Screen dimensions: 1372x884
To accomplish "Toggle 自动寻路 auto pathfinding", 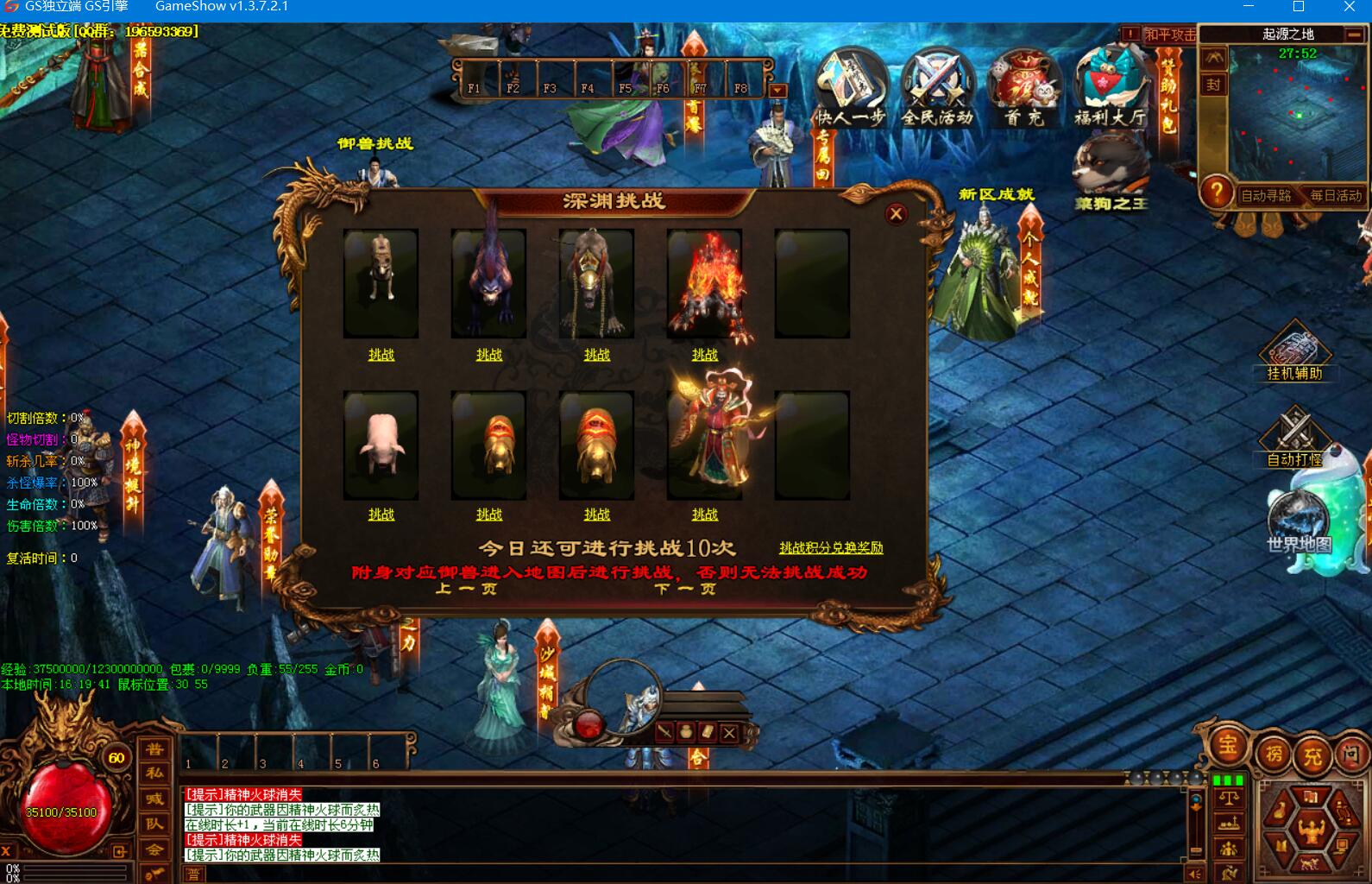I will [x=1266, y=196].
